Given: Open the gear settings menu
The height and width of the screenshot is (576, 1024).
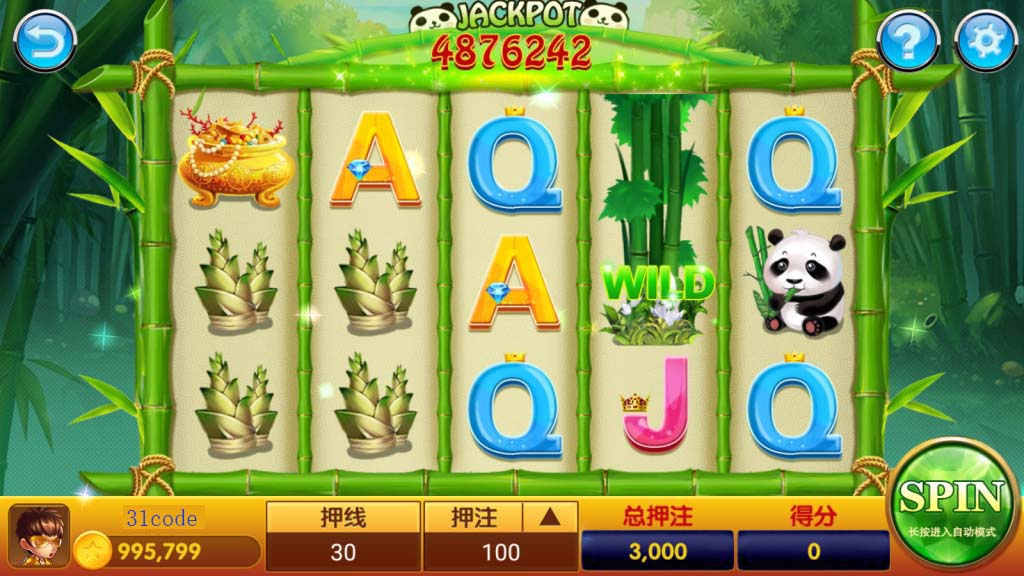Looking at the screenshot, I should [x=985, y=42].
